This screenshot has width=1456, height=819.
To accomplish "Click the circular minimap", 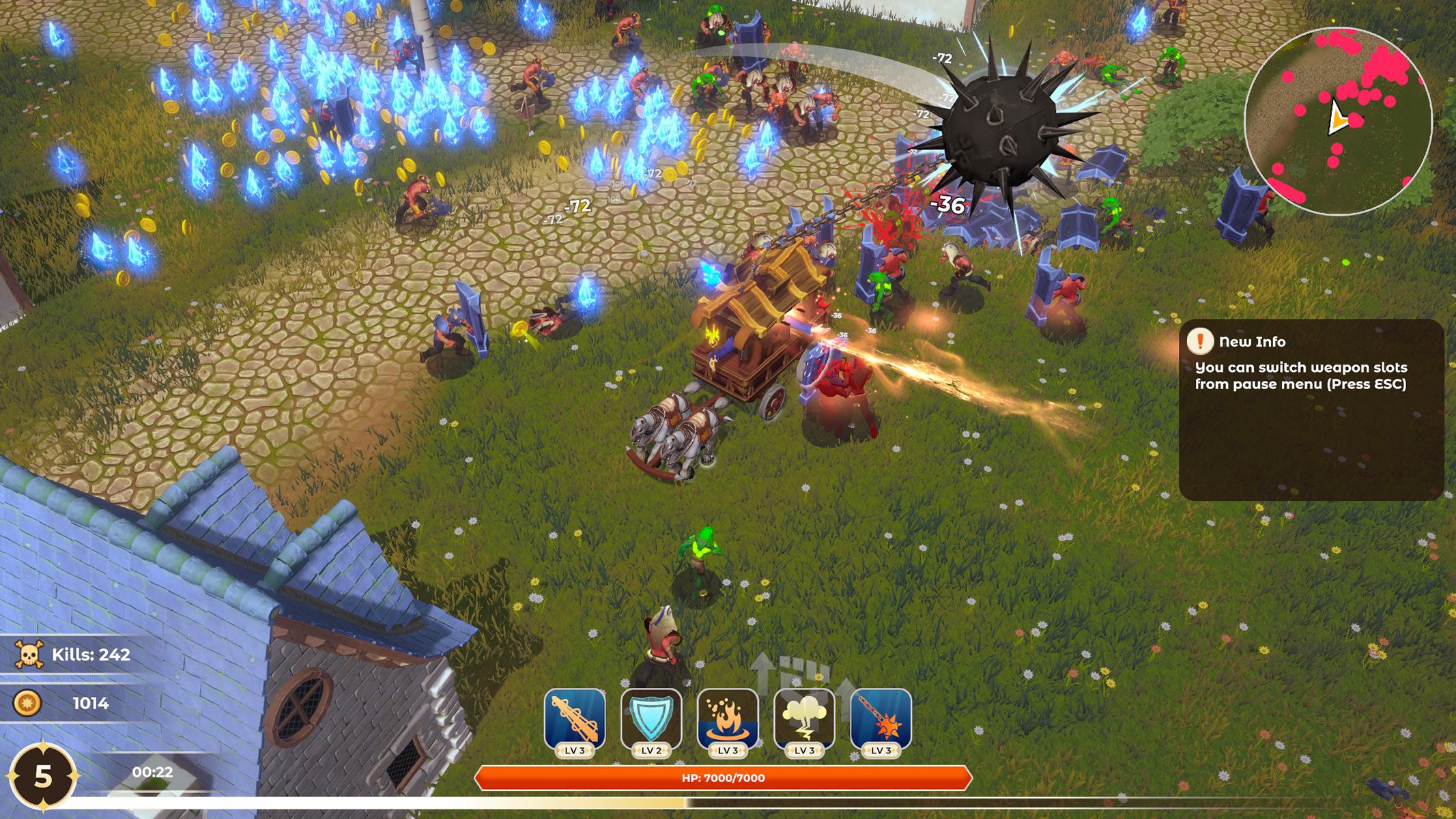I will tap(1337, 121).
